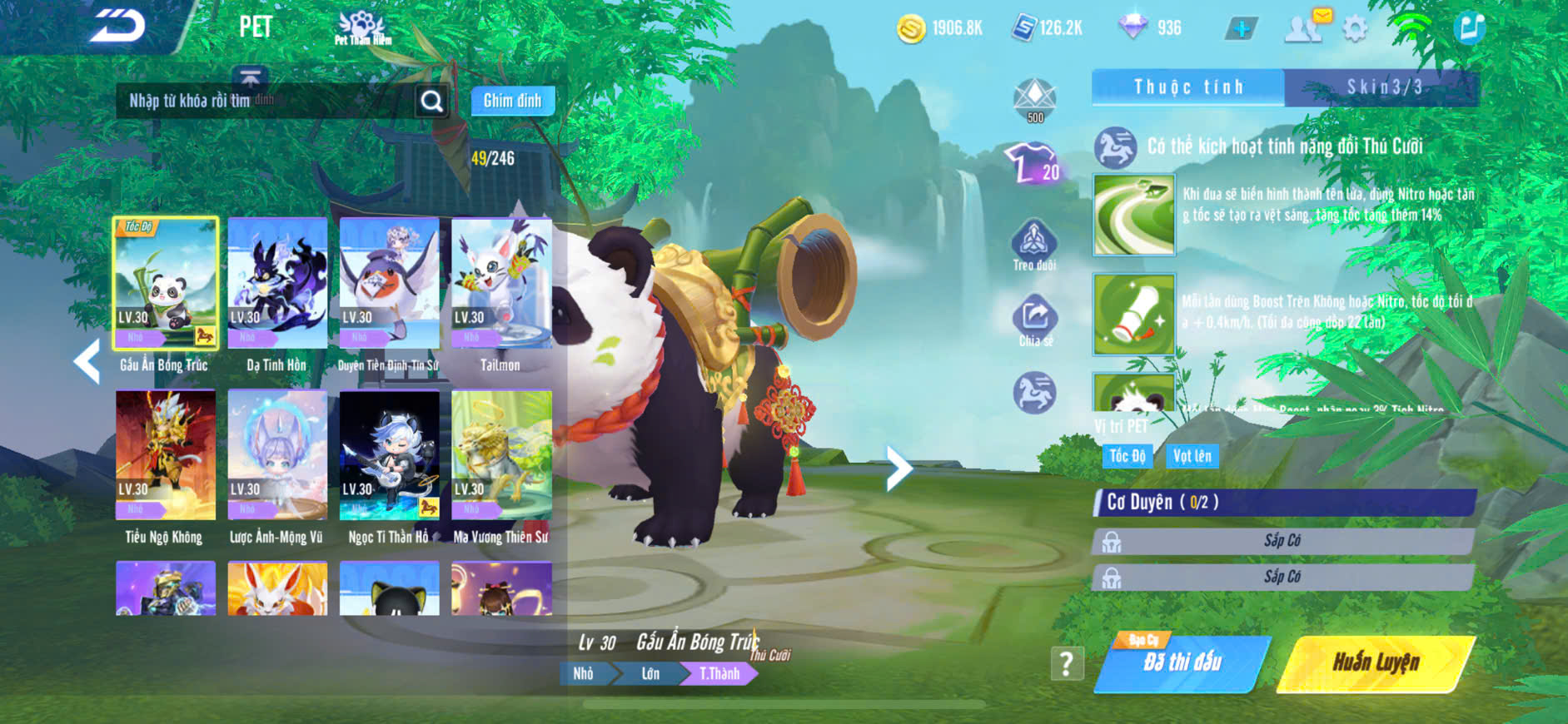This screenshot has width=1568, height=724.
Task: Show the next pet with right arrow
Action: [898, 469]
